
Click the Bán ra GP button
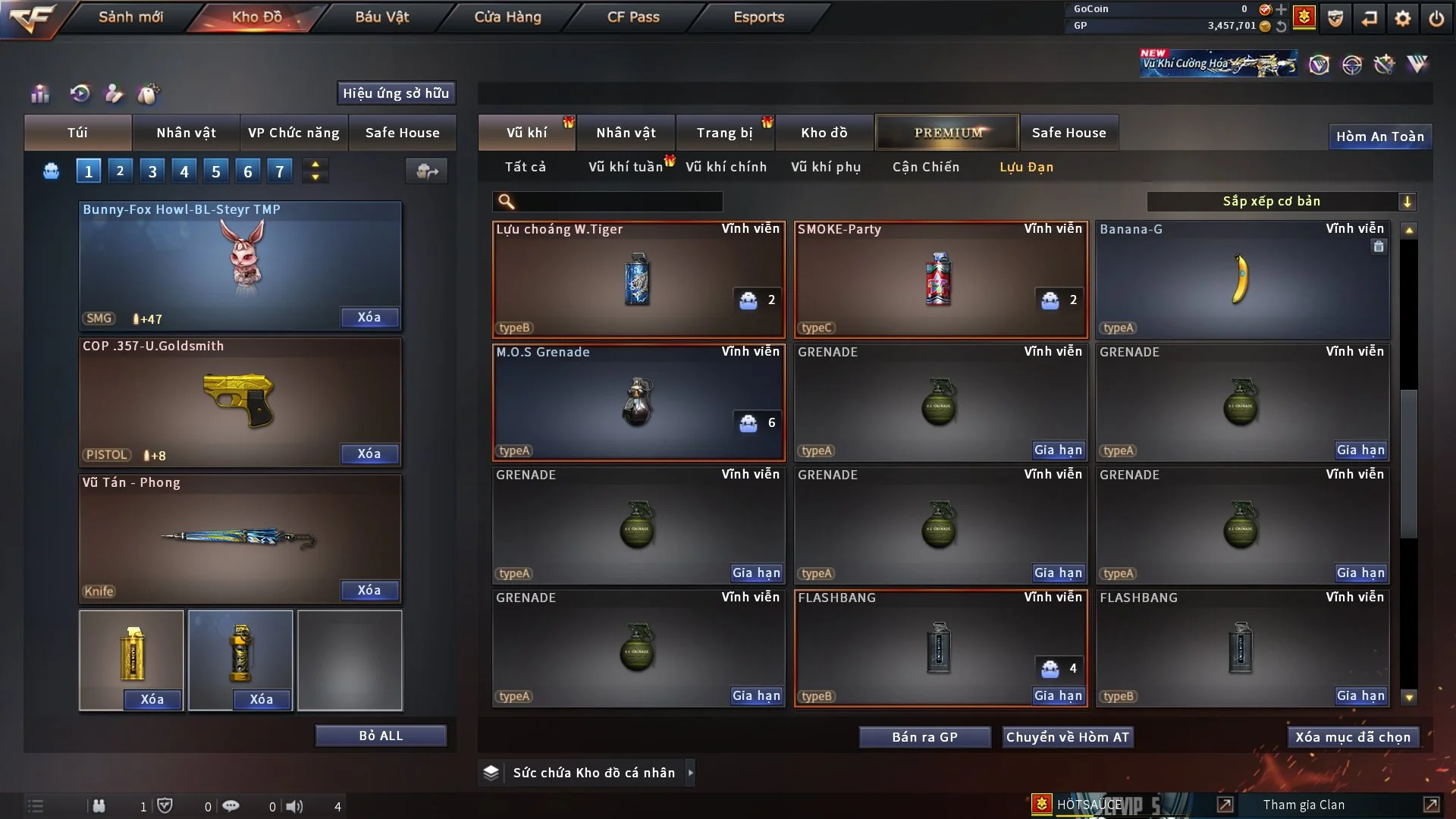[924, 737]
